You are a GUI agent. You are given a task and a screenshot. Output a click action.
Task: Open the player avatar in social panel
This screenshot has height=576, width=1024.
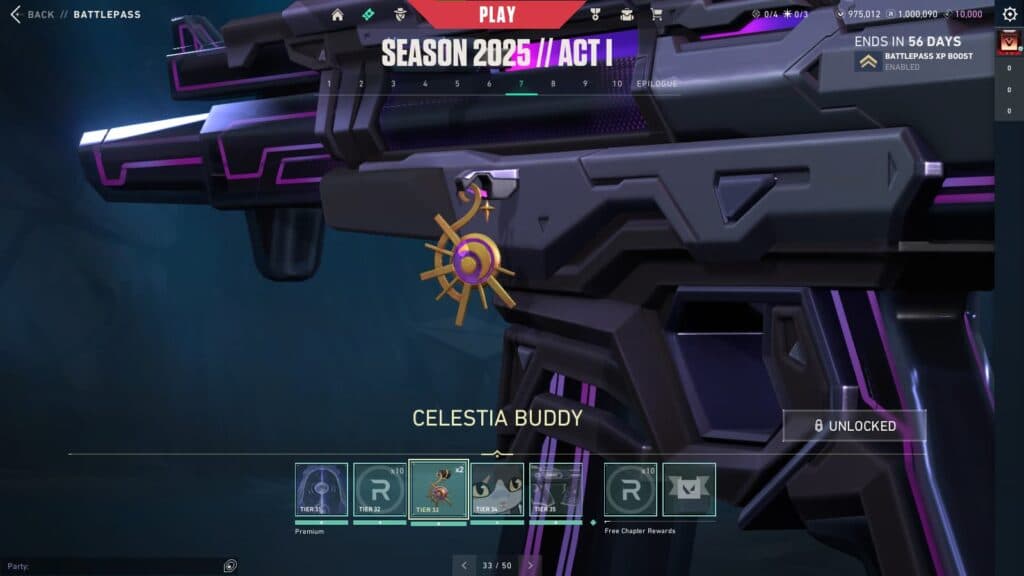tap(1008, 44)
